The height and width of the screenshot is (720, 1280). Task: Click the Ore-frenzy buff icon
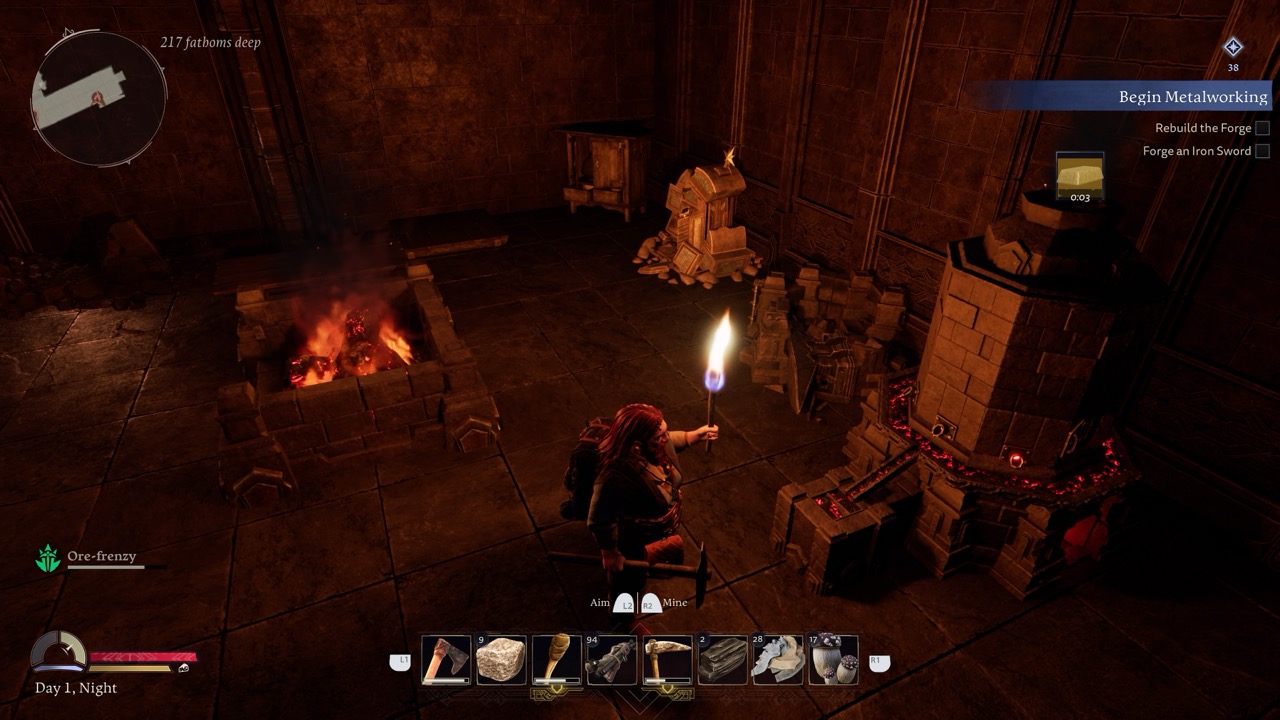48,559
